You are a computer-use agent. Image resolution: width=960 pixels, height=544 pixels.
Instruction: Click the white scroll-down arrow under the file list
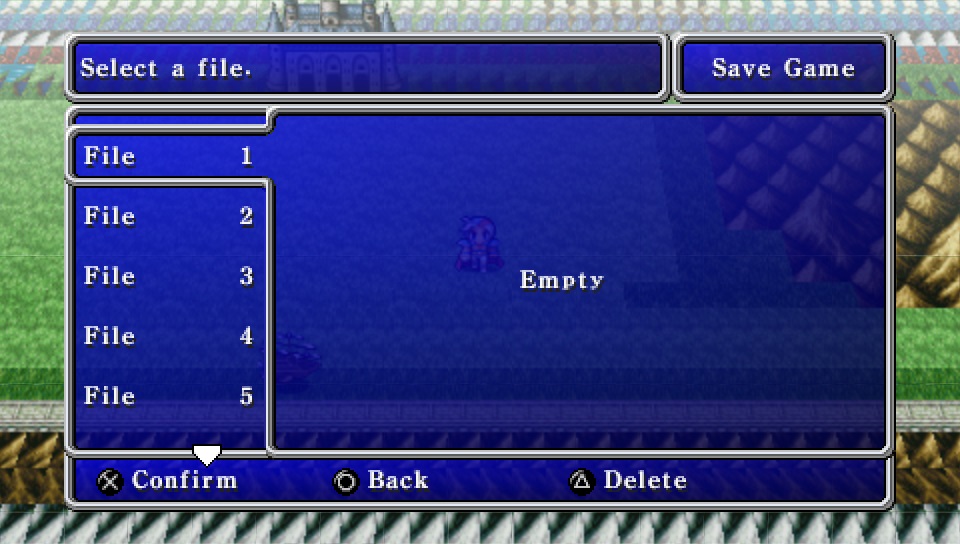206,456
